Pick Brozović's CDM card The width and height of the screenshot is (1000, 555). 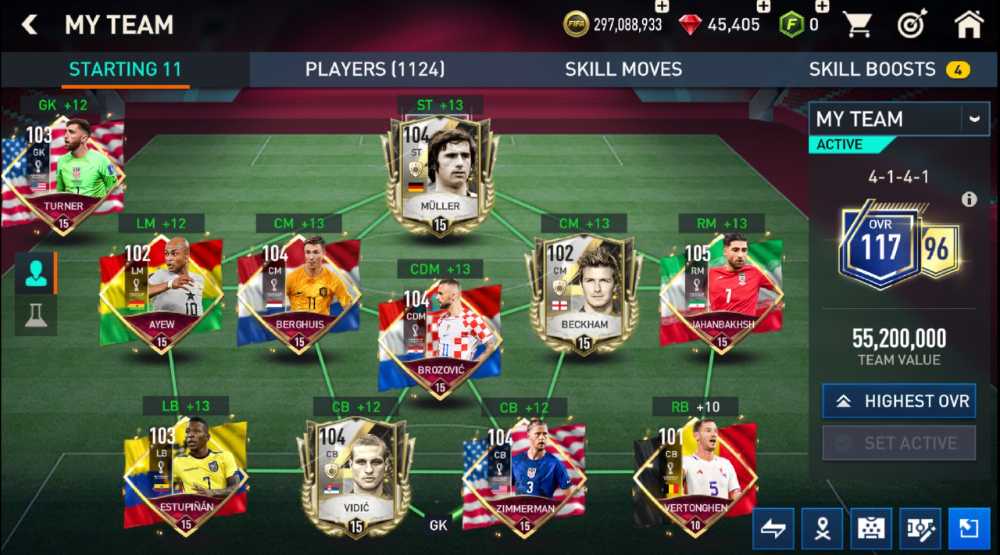[x=439, y=336]
